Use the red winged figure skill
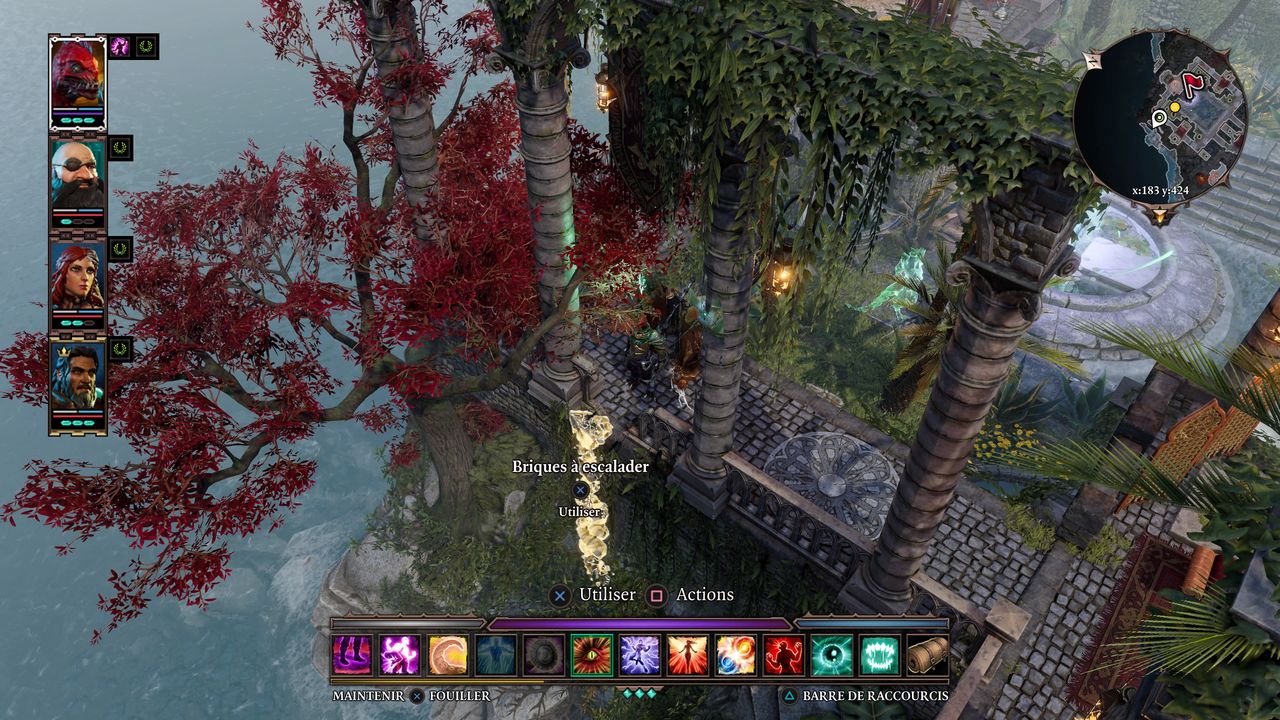Screen dimensions: 1280x720 pyautogui.click(x=688, y=655)
